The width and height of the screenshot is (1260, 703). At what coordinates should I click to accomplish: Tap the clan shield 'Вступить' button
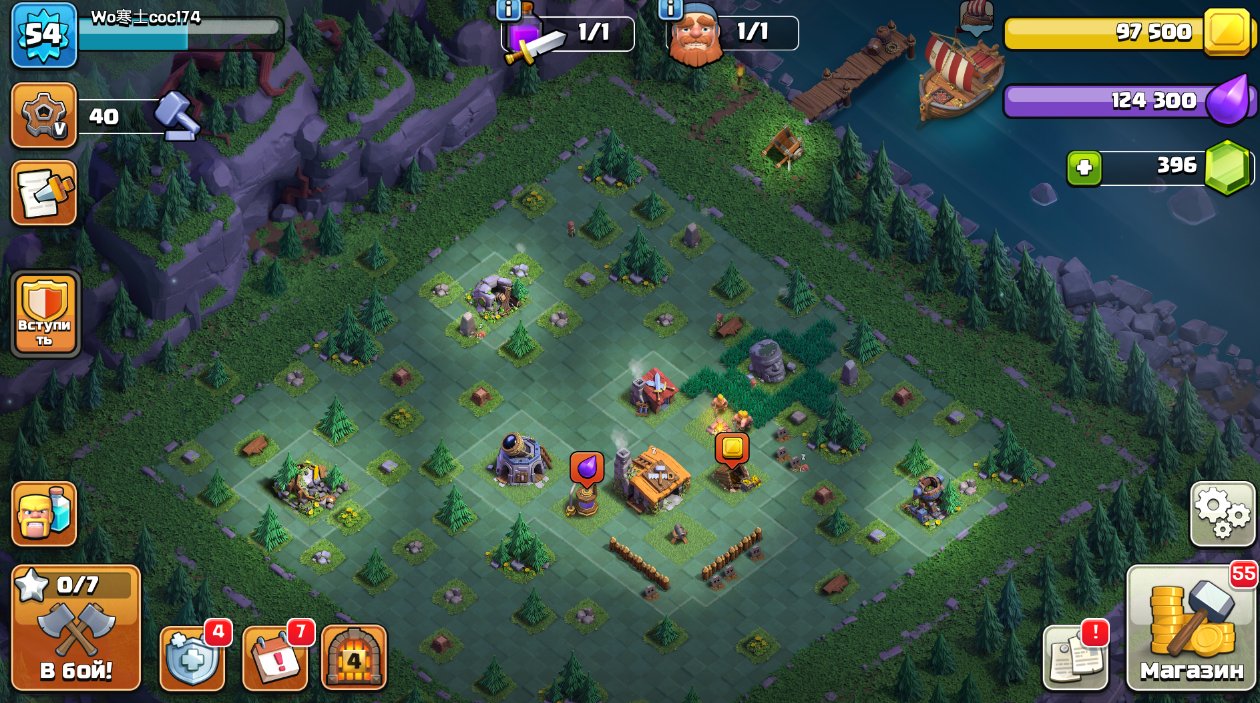[46, 314]
